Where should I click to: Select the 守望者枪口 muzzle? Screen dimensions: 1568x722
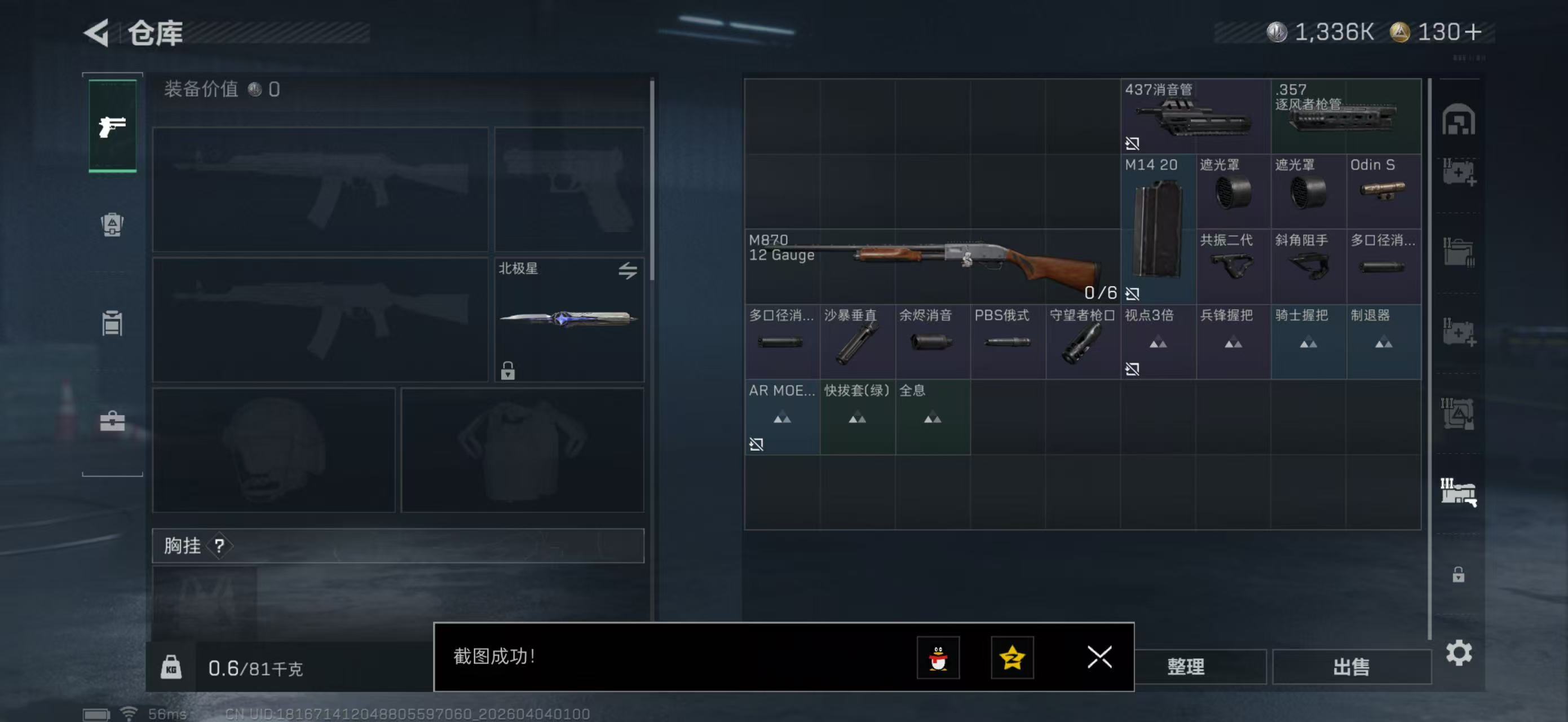[1083, 341]
